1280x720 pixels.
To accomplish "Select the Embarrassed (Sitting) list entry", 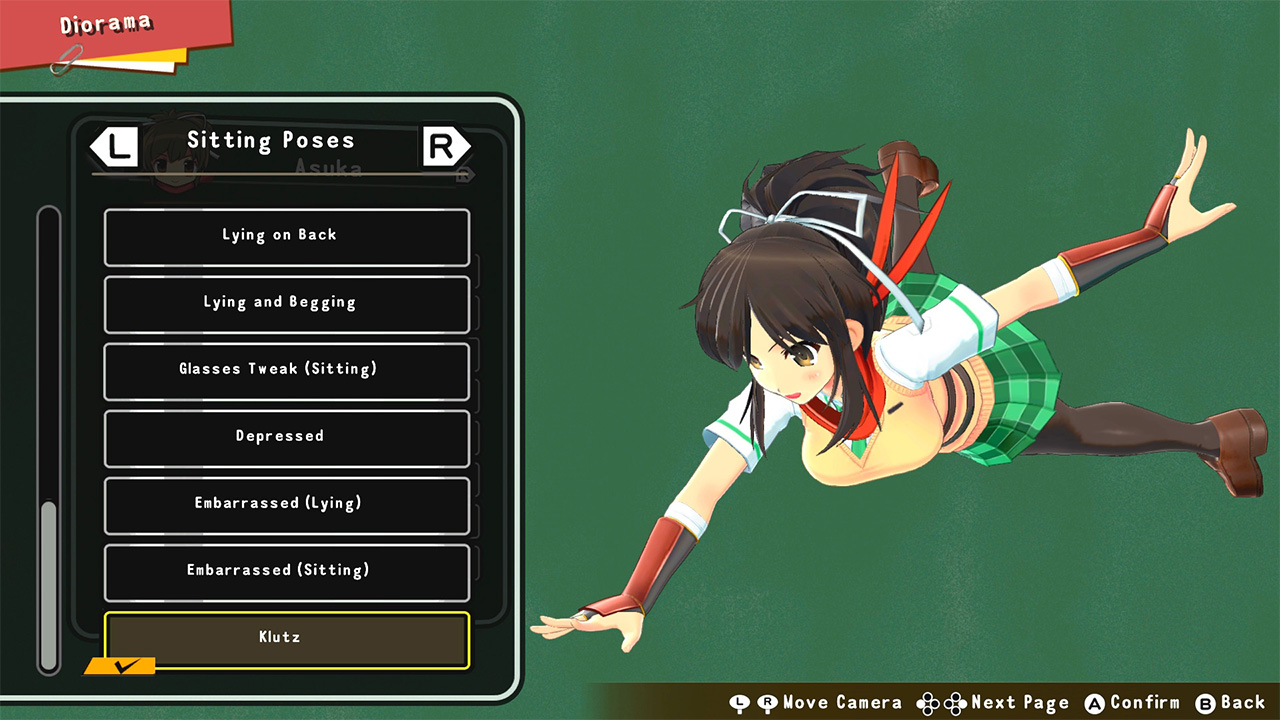I will [x=286, y=571].
